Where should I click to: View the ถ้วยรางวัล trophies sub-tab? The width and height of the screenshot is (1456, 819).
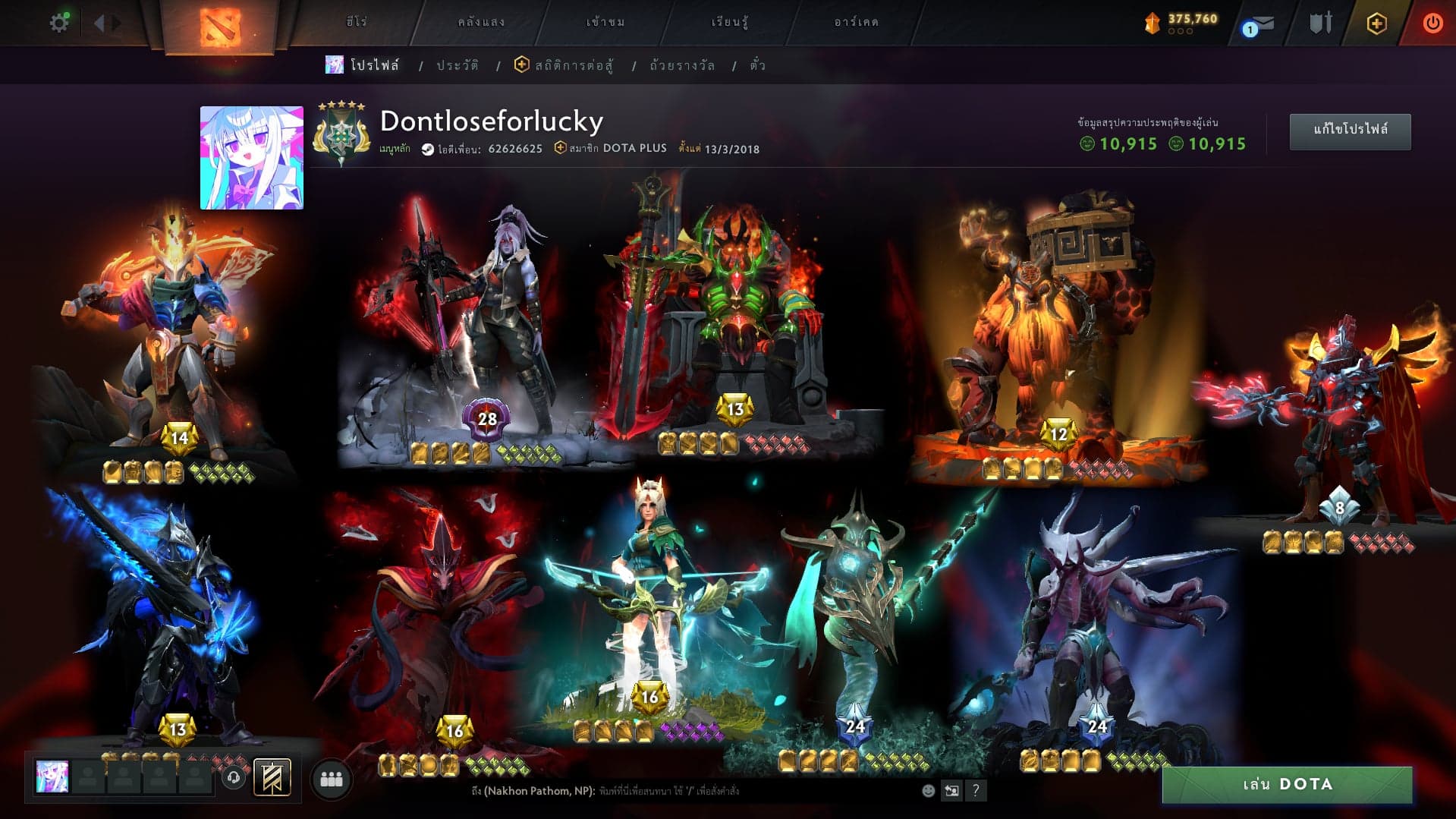[682, 65]
